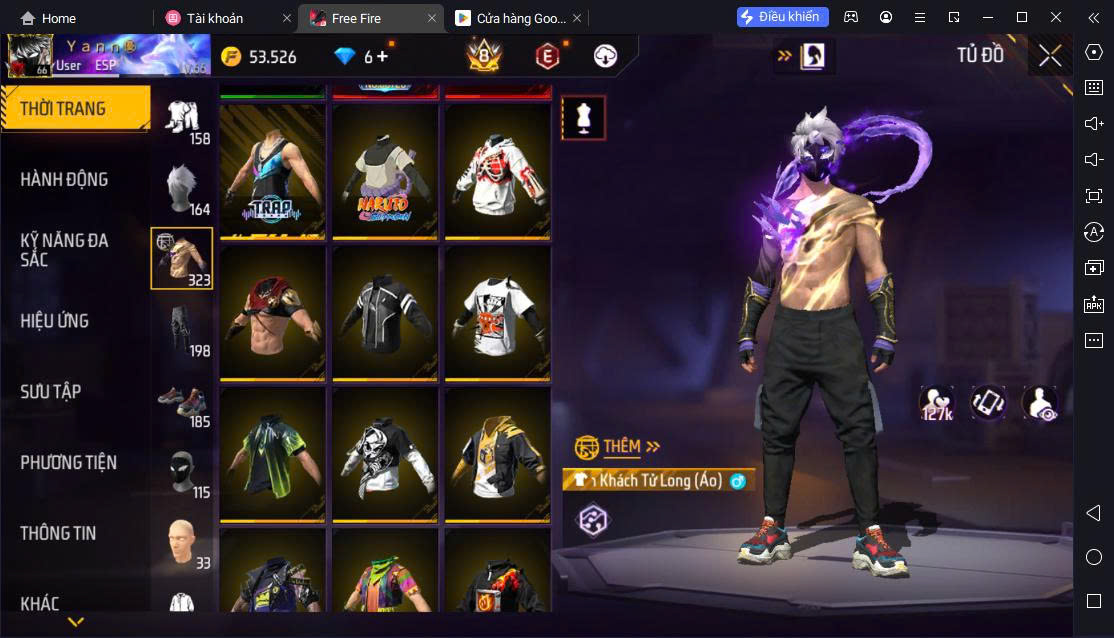Add diamonds with the plus button
This screenshot has width=1114, height=638.
(x=382, y=57)
